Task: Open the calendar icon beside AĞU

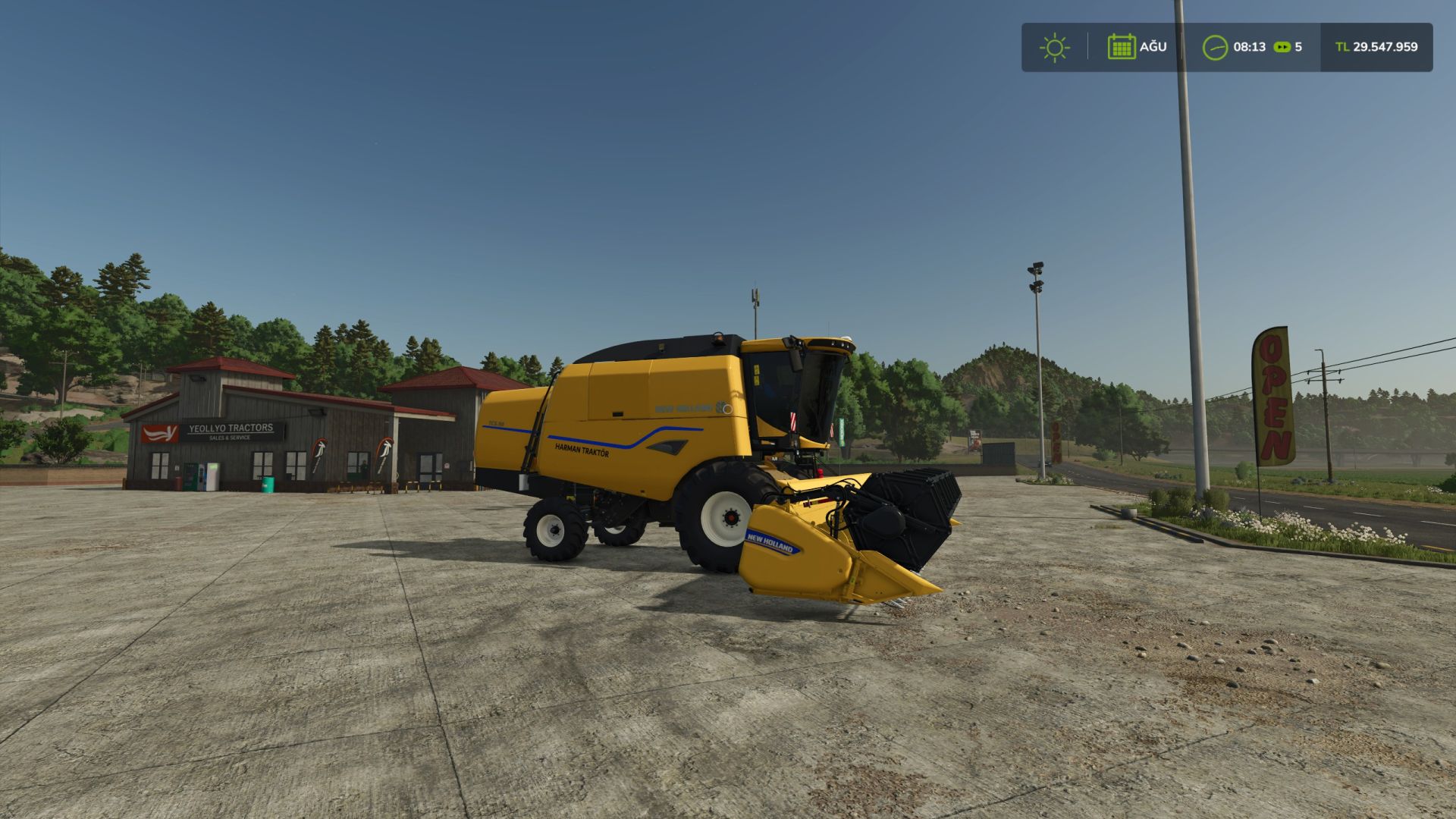Action: pos(1122,47)
